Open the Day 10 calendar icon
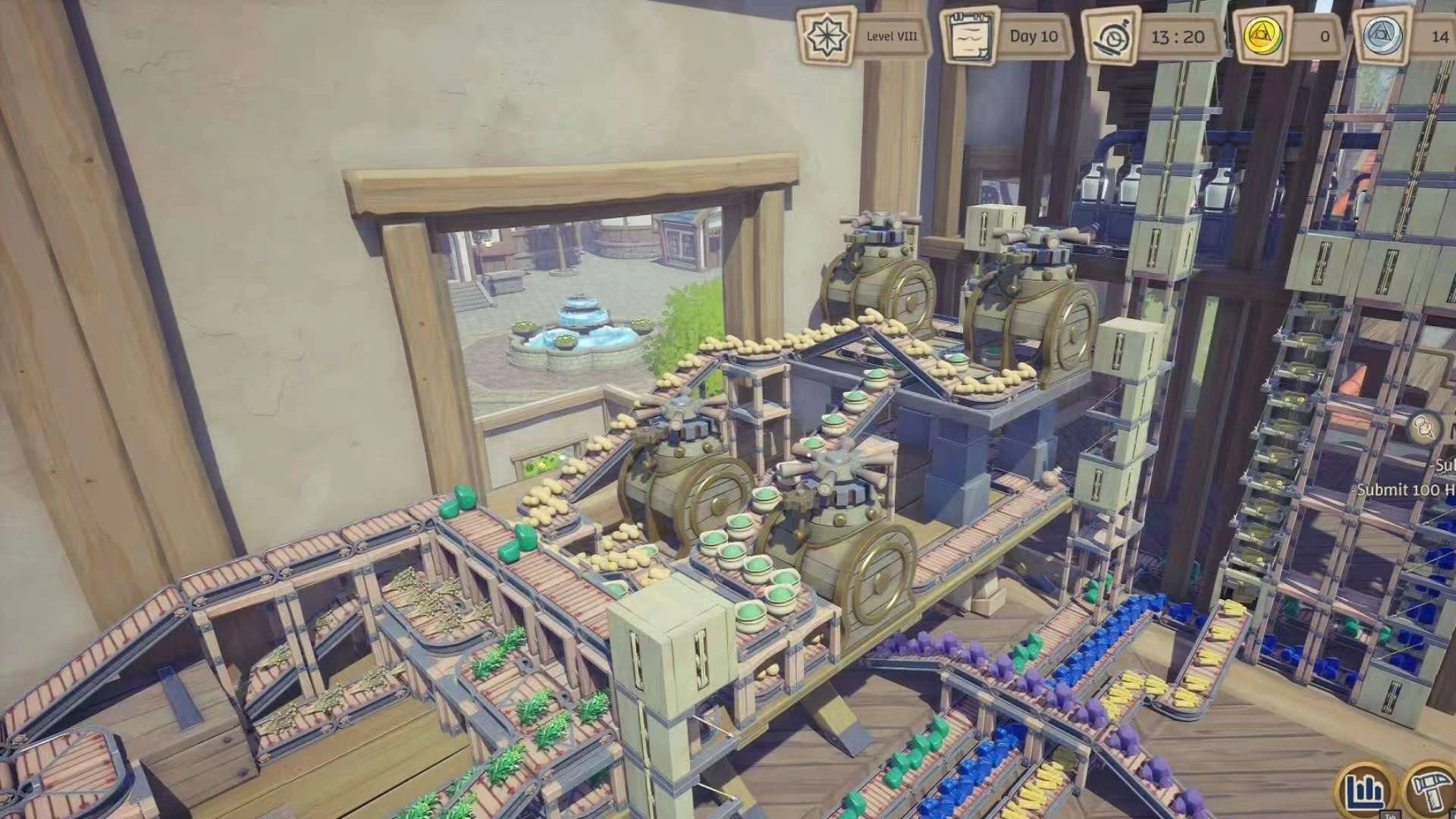 pyautogui.click(x=970, y=36)
